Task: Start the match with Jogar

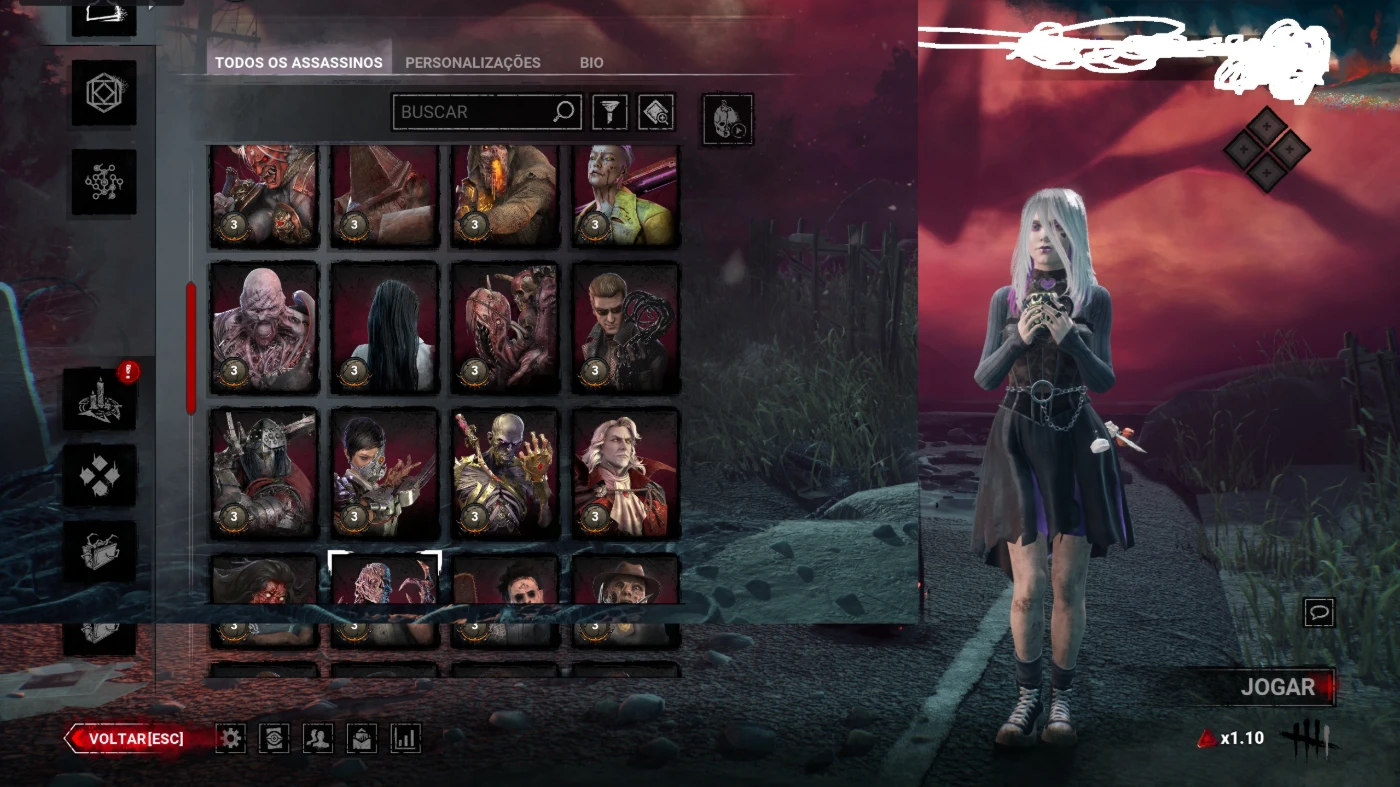Action: 1277,687
